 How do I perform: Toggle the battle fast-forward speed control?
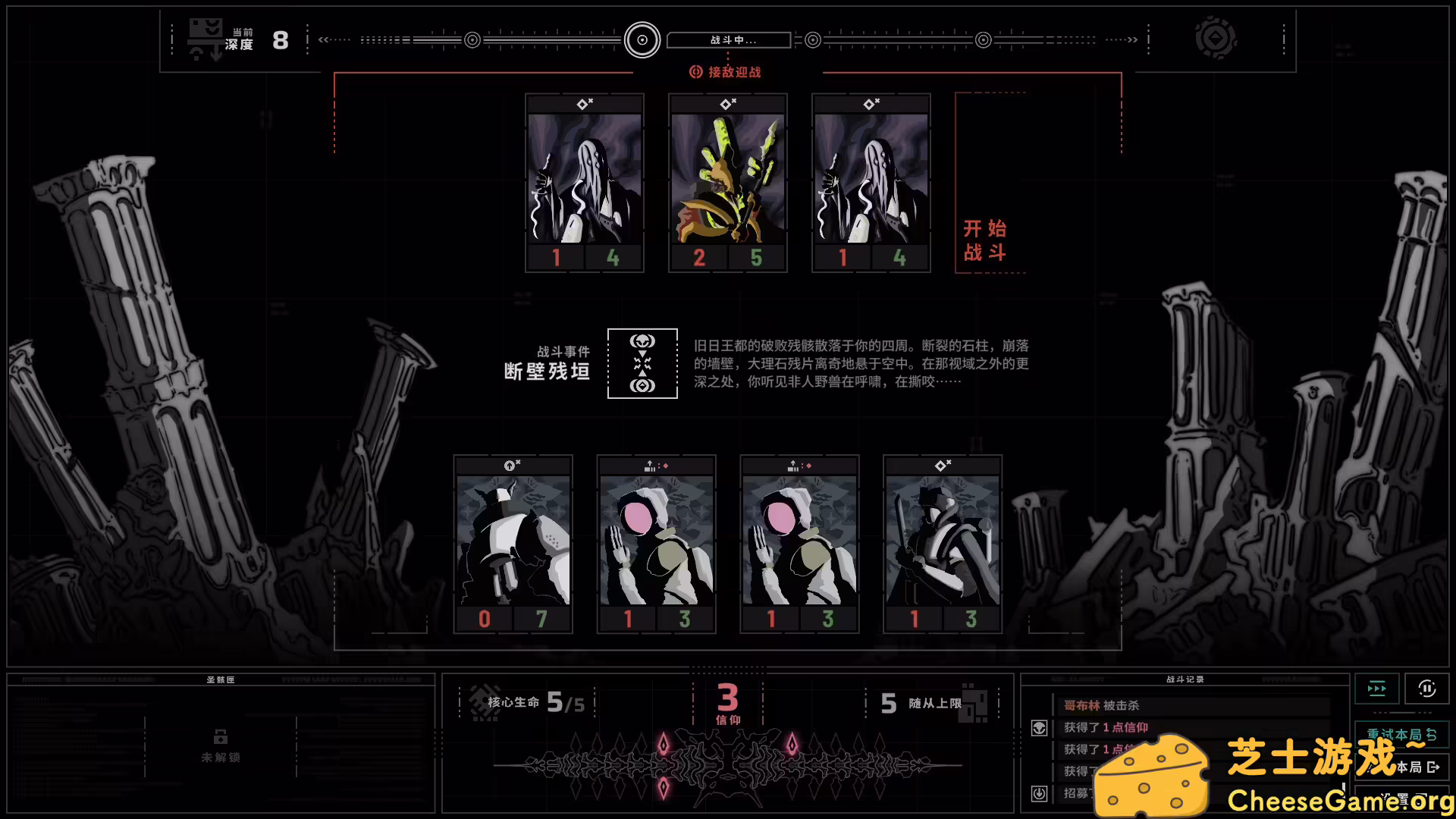pos(1376,689)
